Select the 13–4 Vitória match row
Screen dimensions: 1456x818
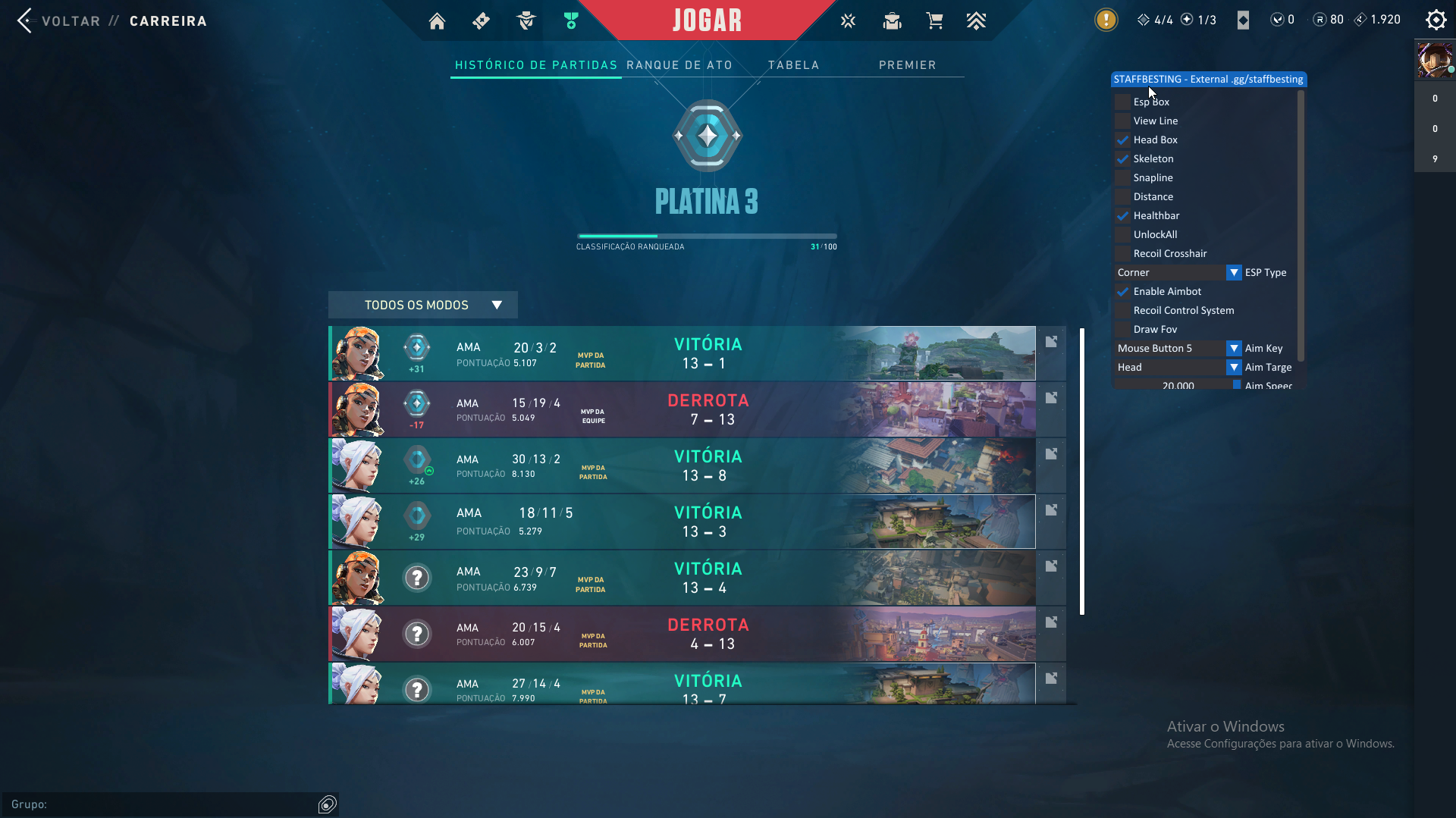pyautogui.click(x=682, y=578)
